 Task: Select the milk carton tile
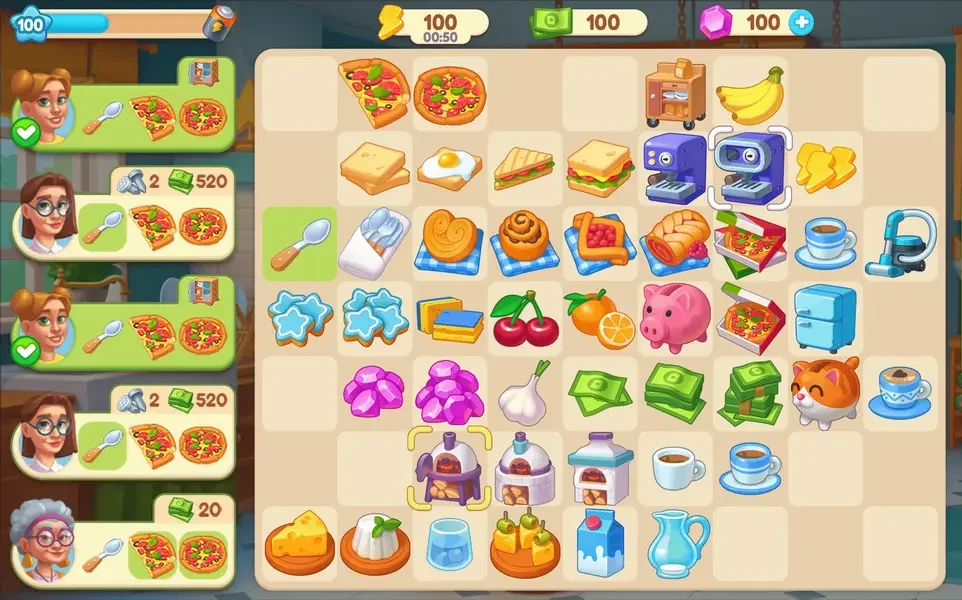coord(600,542)
